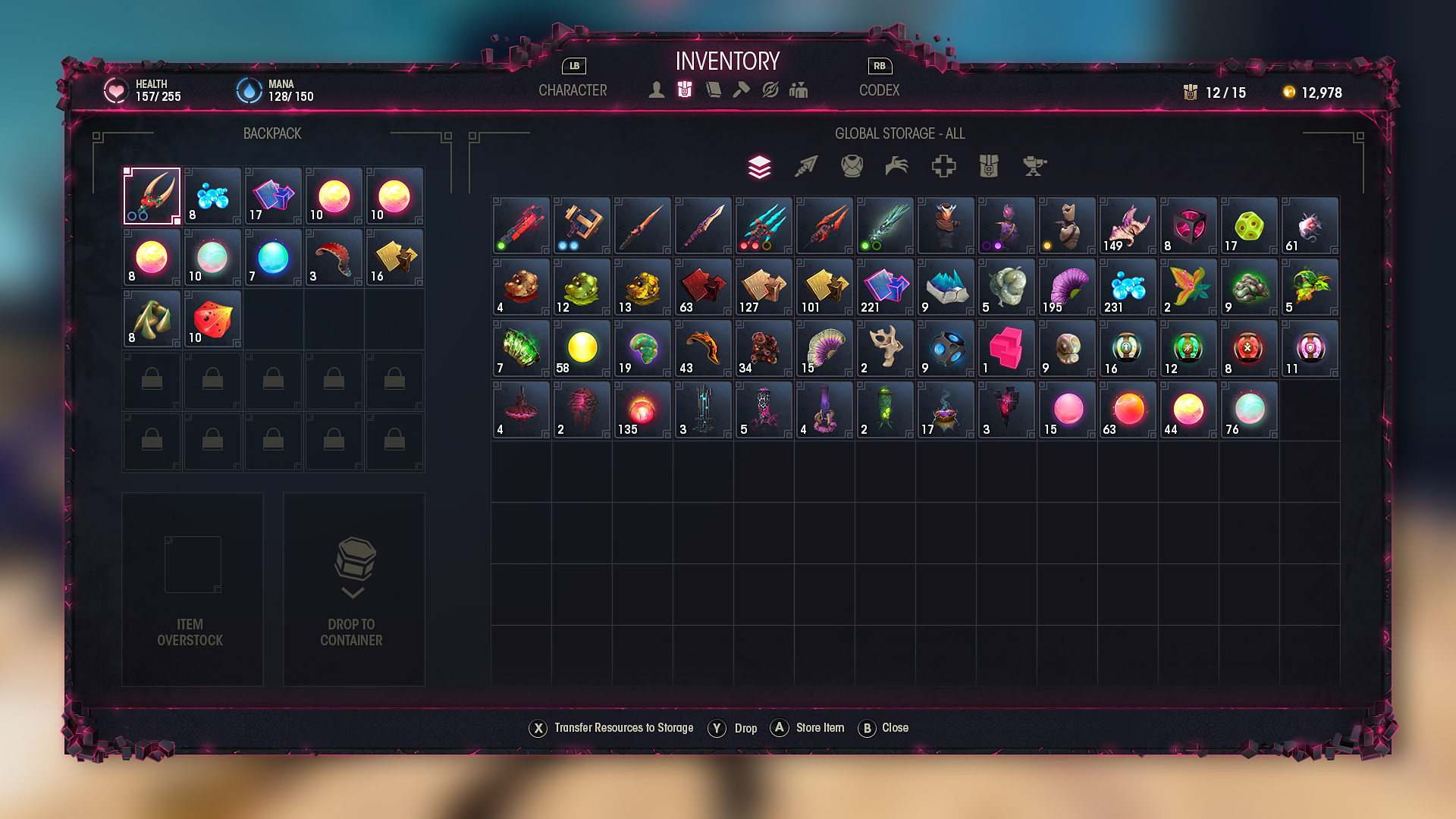Filter storage by armor category
The height and width of the screenshot is (819, 1456).
852,167
